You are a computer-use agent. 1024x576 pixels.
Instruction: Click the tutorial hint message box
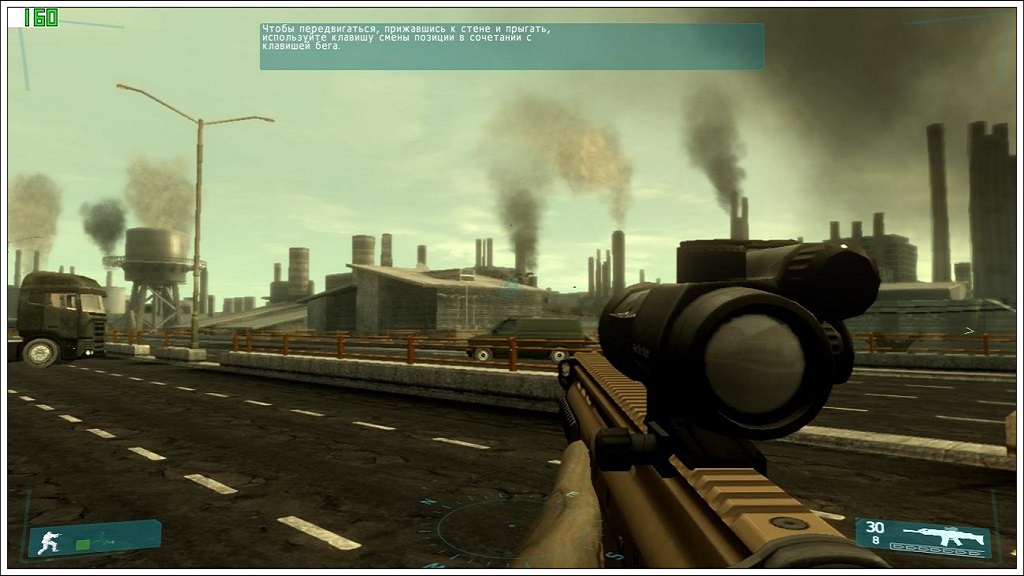pos(511,46)
